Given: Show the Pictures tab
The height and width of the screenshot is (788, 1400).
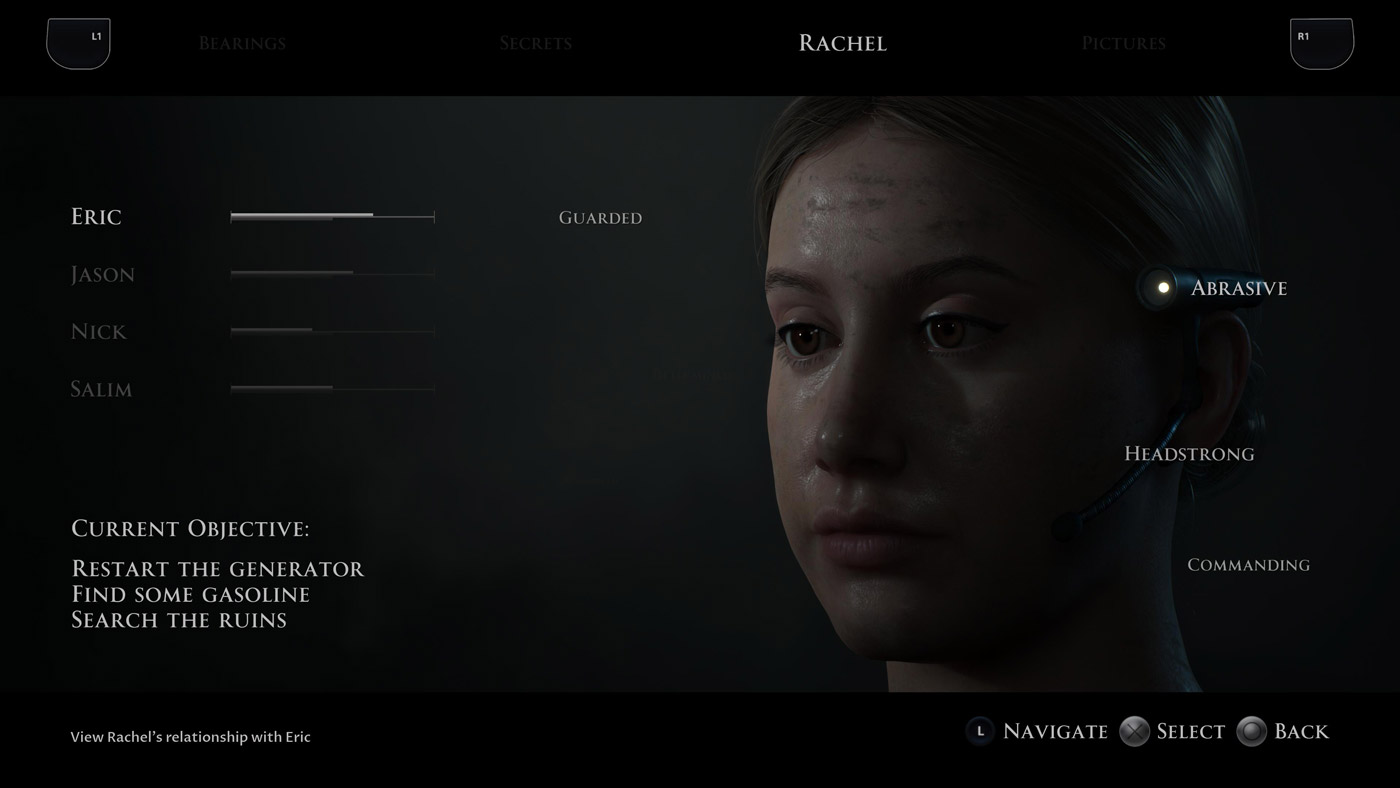Looking at the screenshot, I should tap(1123, 43).
